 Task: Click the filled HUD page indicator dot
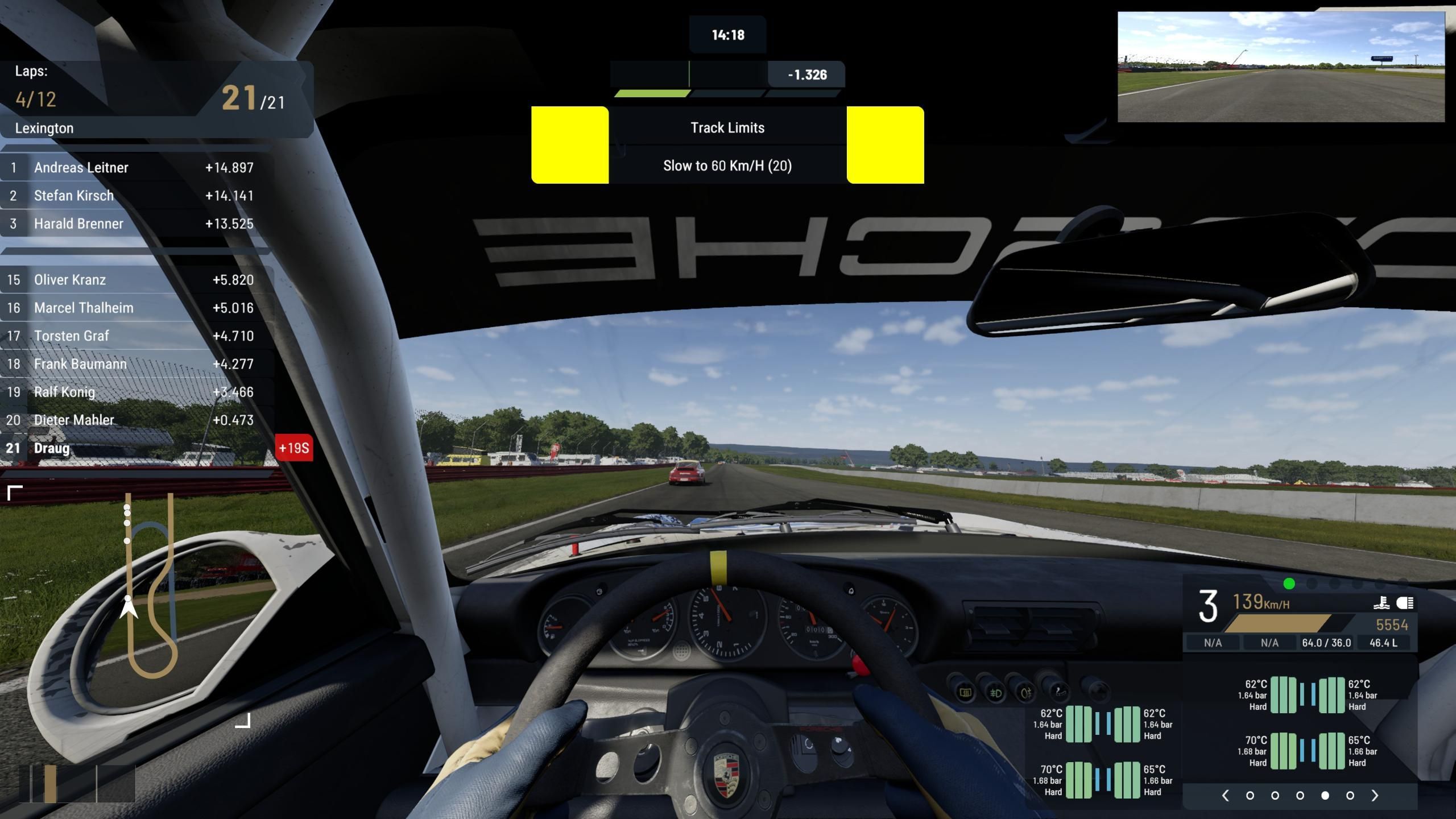point(1325,796)
